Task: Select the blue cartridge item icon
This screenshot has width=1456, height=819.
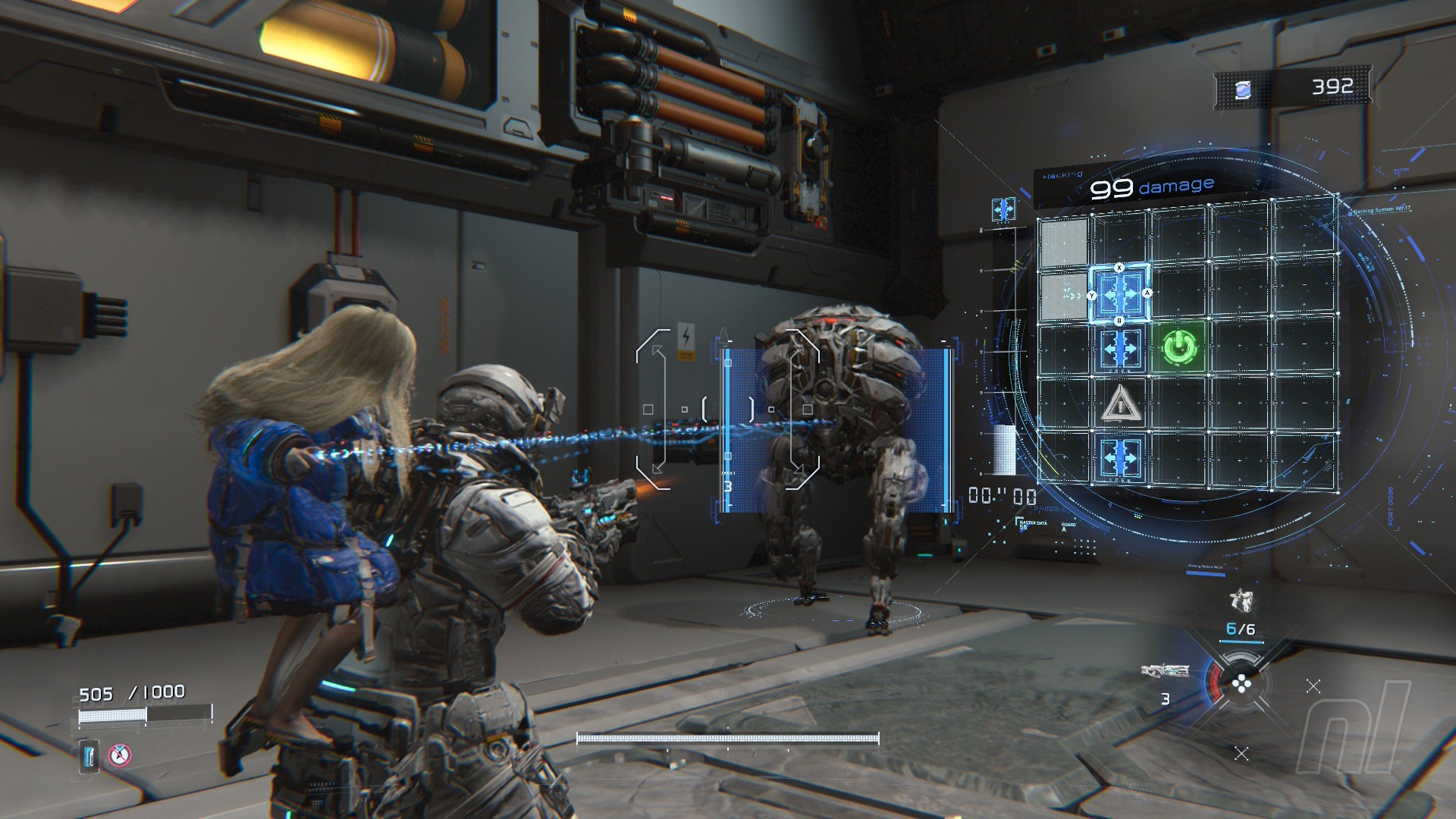Action: pos(90,756)
